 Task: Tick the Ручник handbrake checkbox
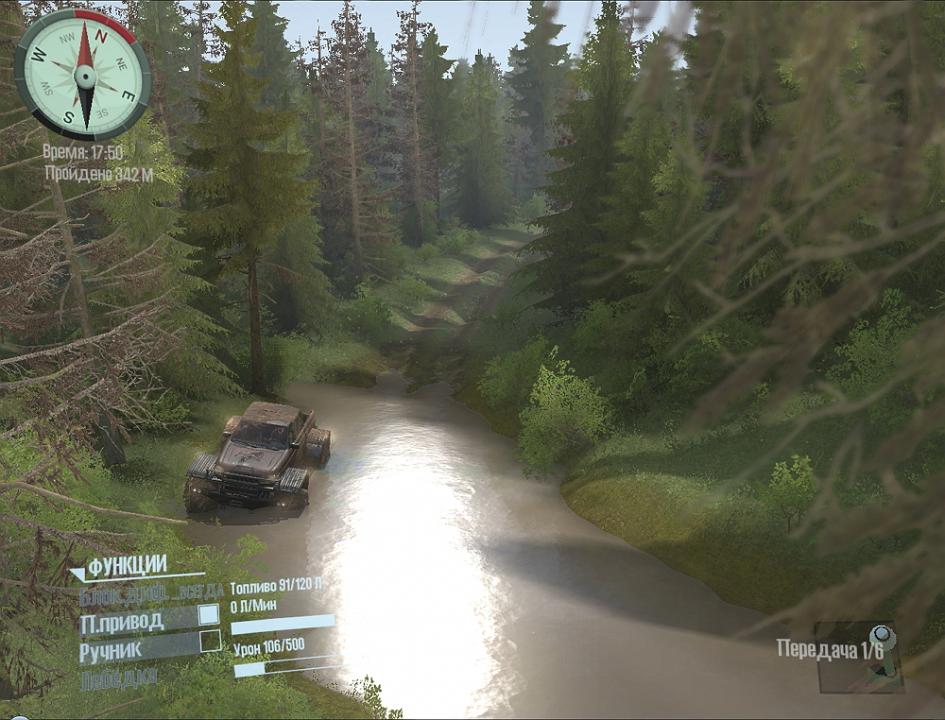click(210, 641)
